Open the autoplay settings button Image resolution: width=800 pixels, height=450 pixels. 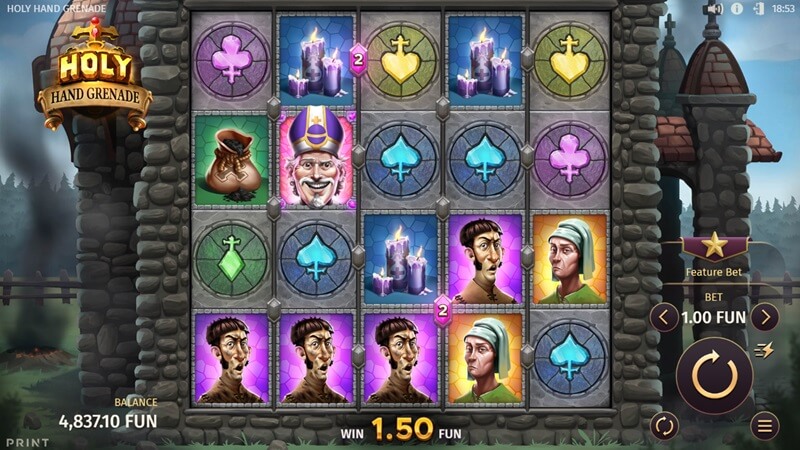(x=664, y=425)
